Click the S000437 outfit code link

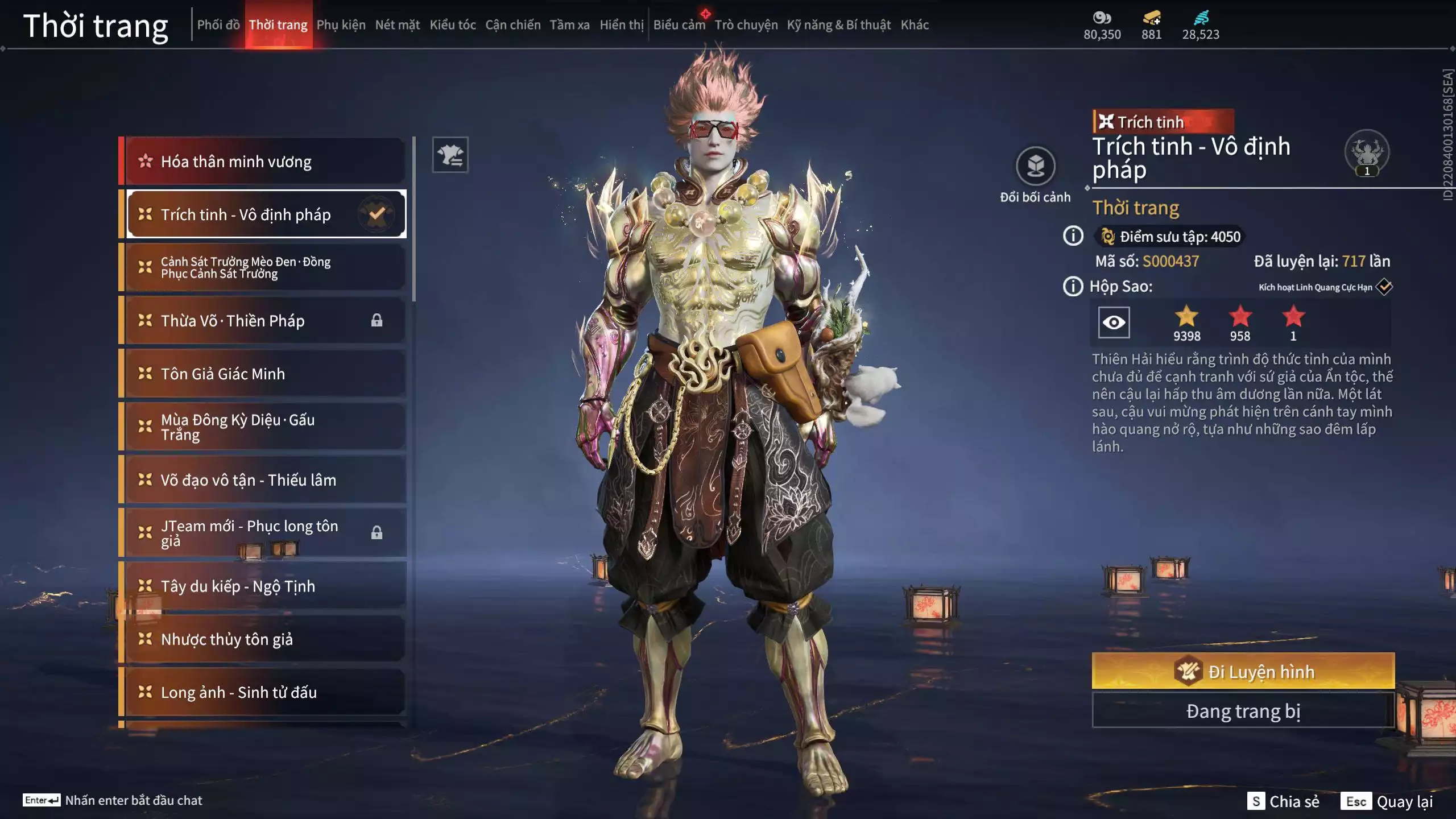coord(1172,262)
